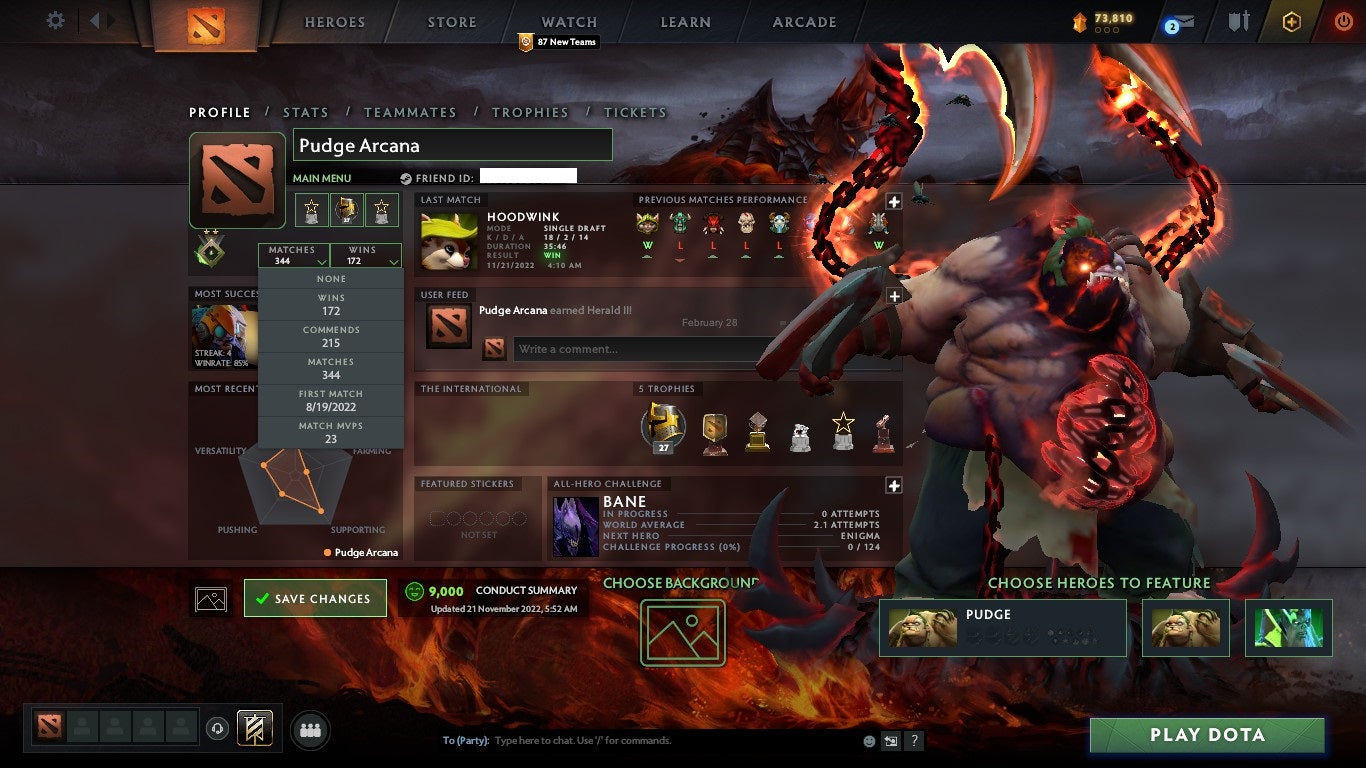This screenshot has height=768, width=1366.
Task: Click the SAVE CHANGES button
Action: pos(315,597)
